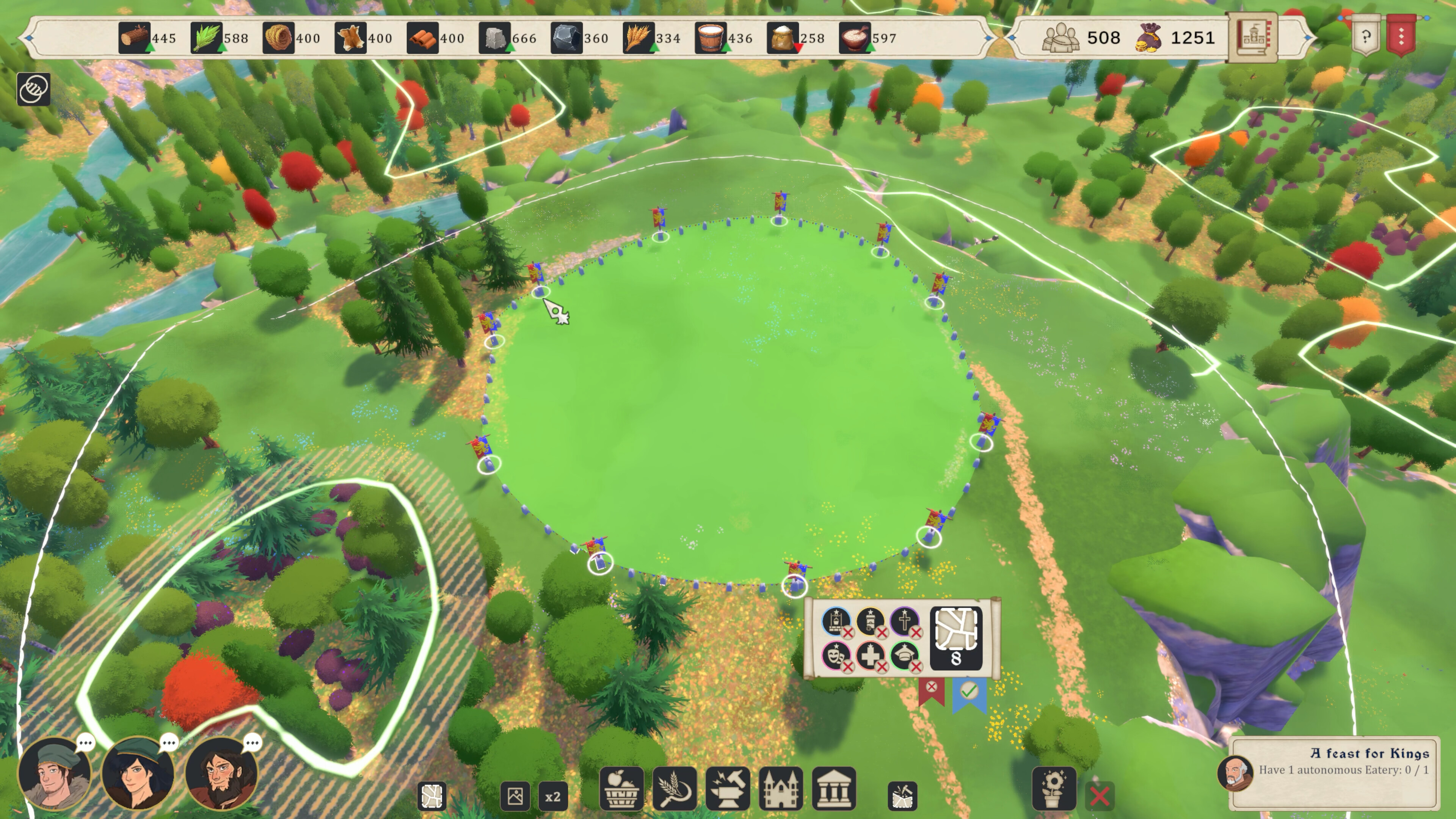Click the picture-frame screenshot mode button
The height and width of the screenshot is (819, 1456).
coord(515,796)
